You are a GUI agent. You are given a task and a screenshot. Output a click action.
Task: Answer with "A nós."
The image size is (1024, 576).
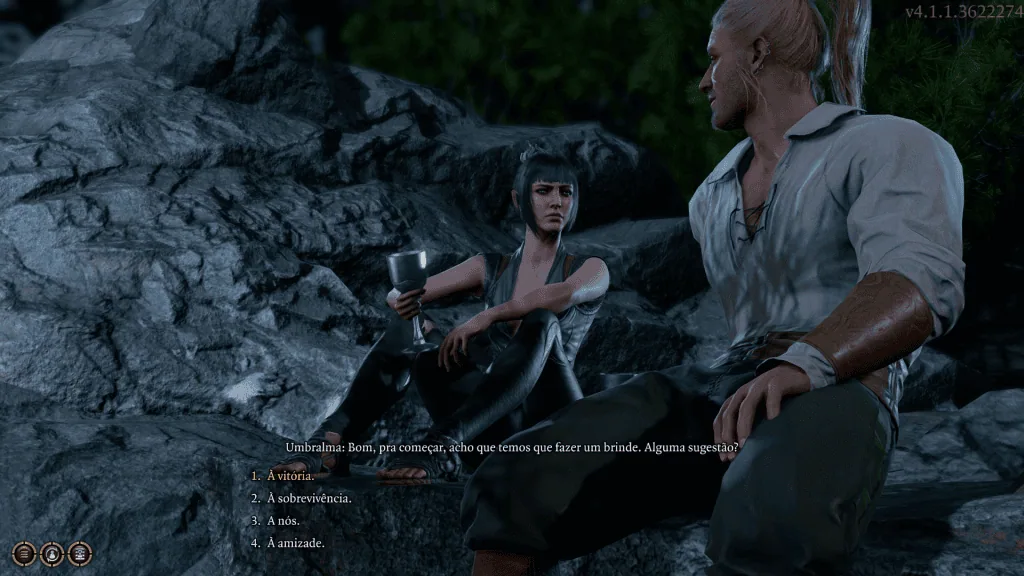coord(283,520)
